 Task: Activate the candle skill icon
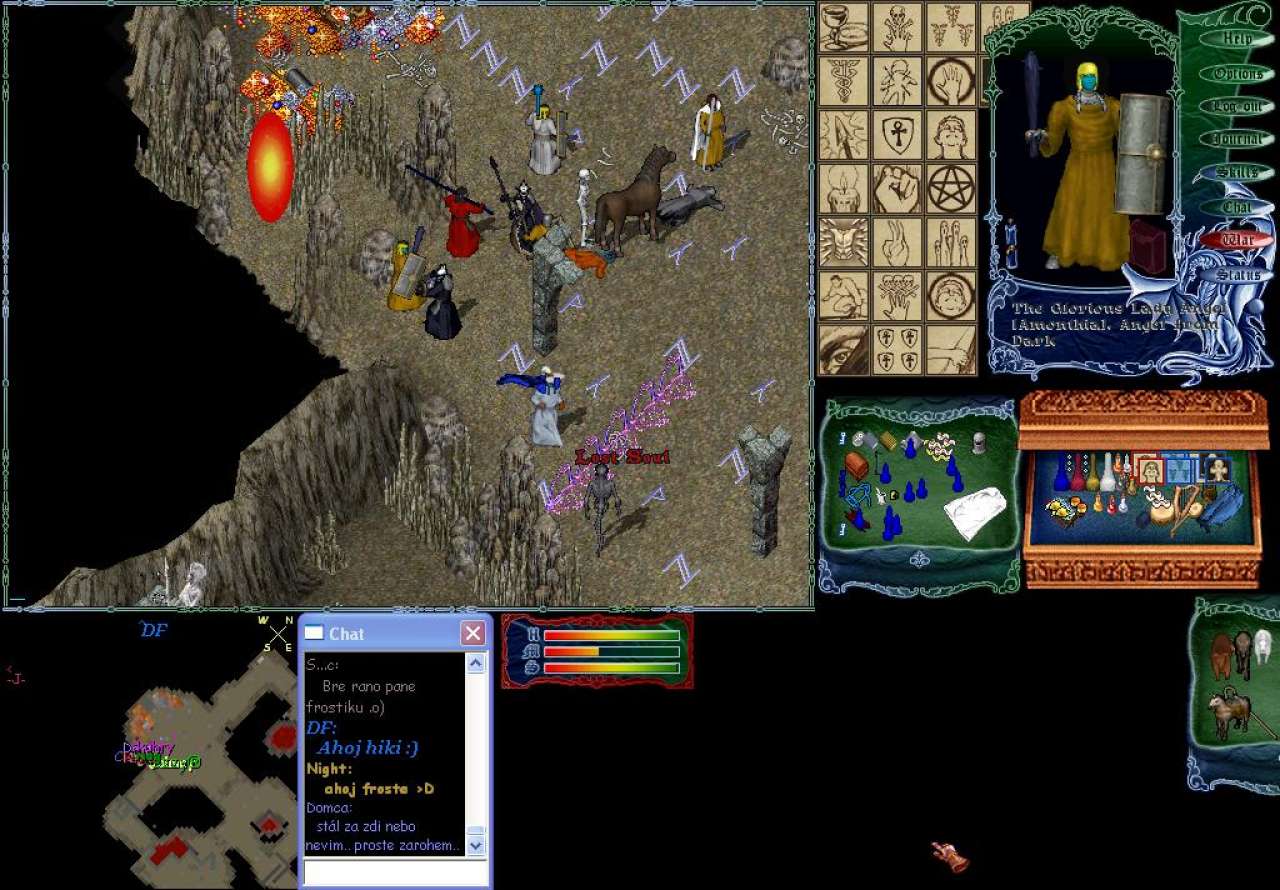click(843, 188)
